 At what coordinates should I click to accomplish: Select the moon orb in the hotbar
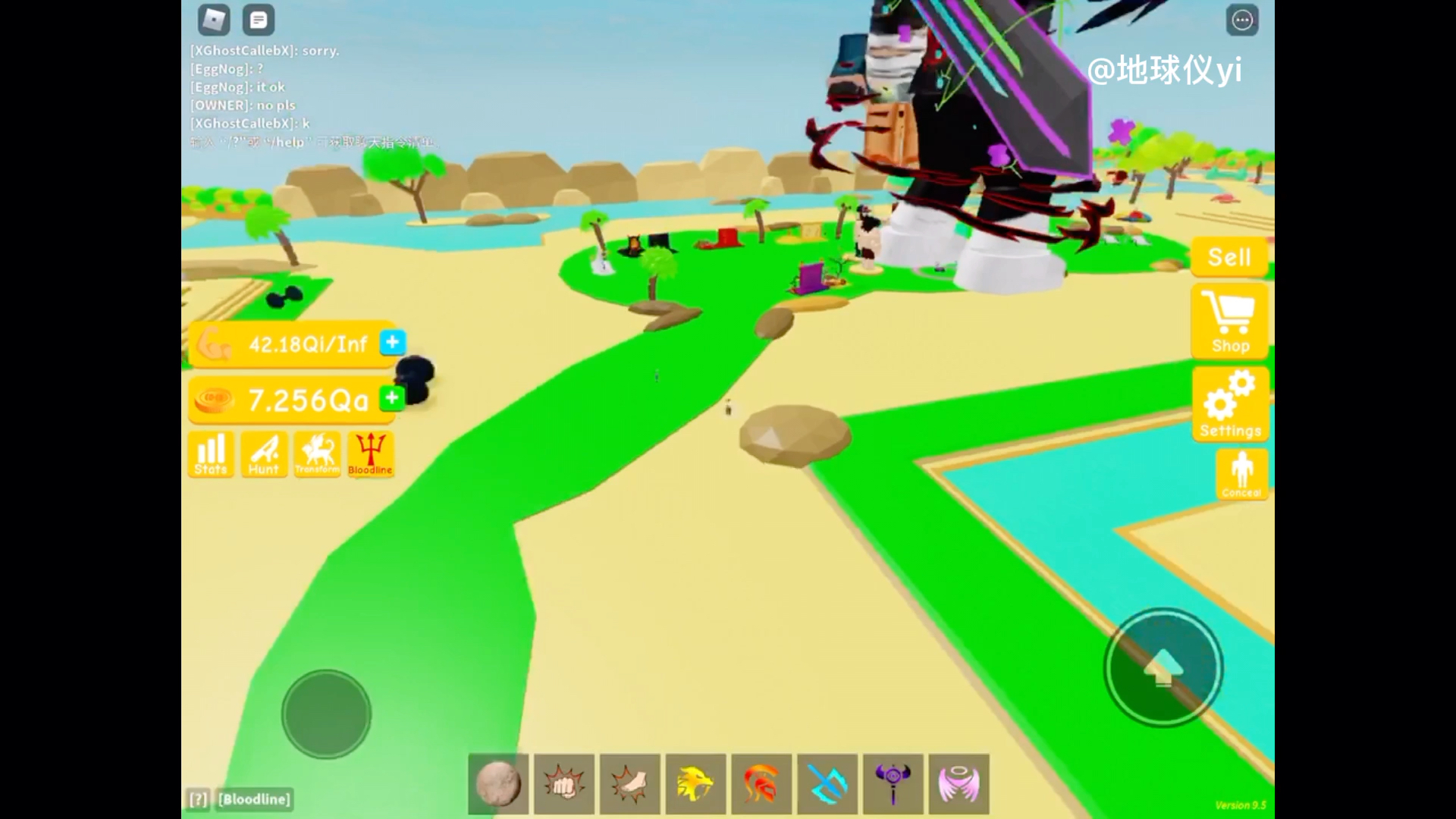click(497, 785)
